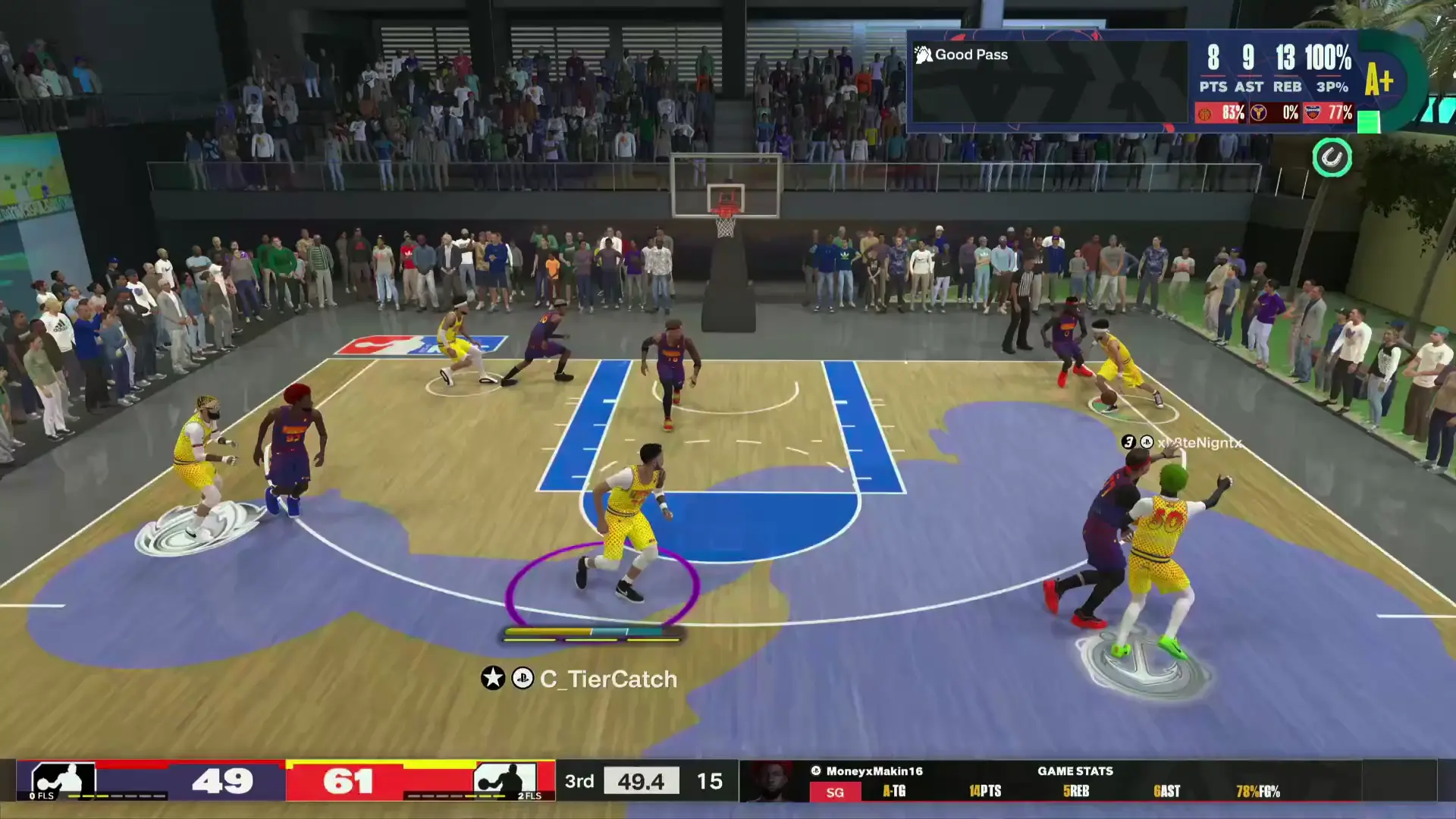The image size is (1456, 819).
Task: Select the green circular badge icon
Action: pyautogui.click(x=1332, y=158)
